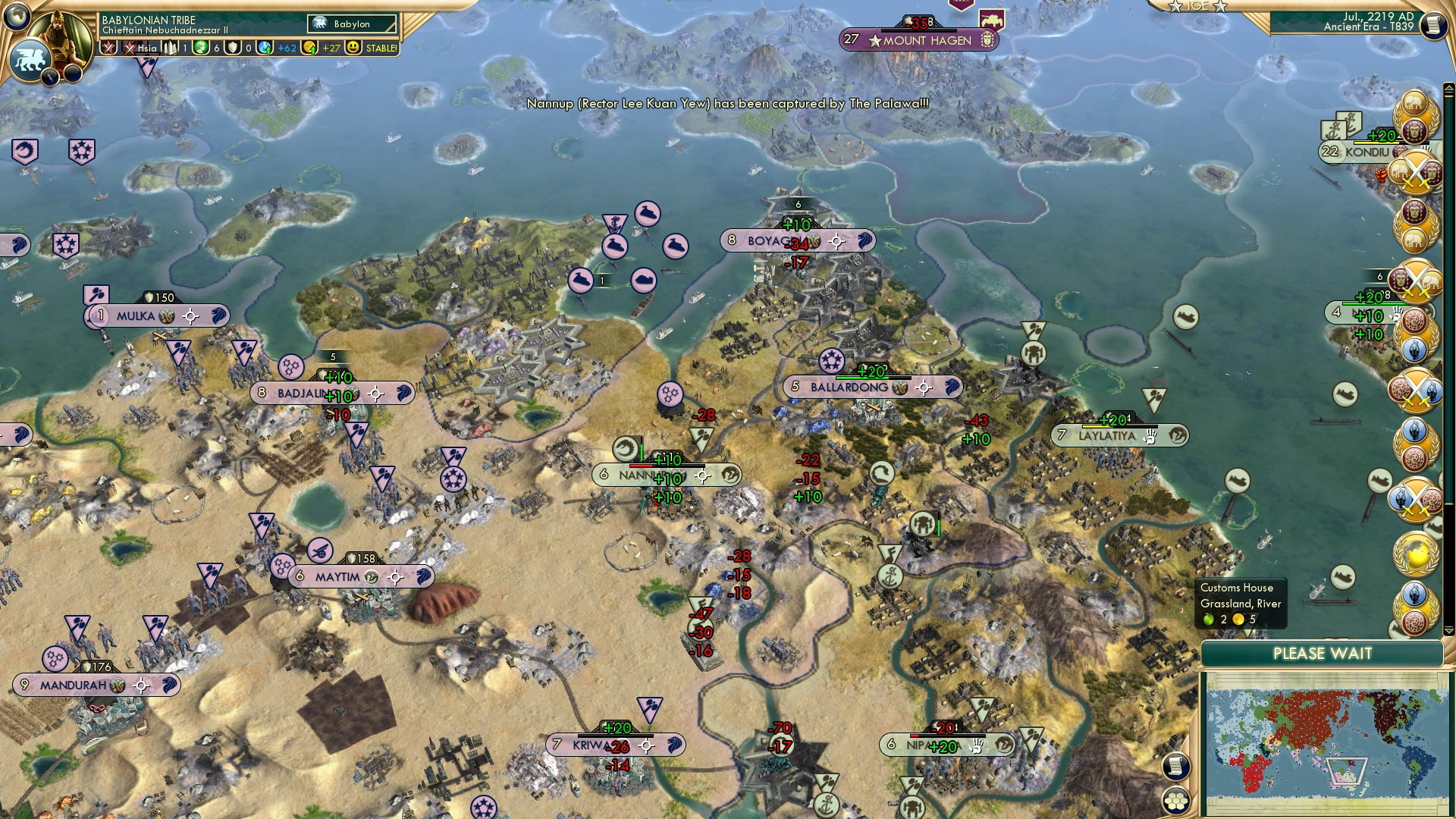
Task: Click the green progress bar on Kondiu's banner
Action: pos(1376,144)
